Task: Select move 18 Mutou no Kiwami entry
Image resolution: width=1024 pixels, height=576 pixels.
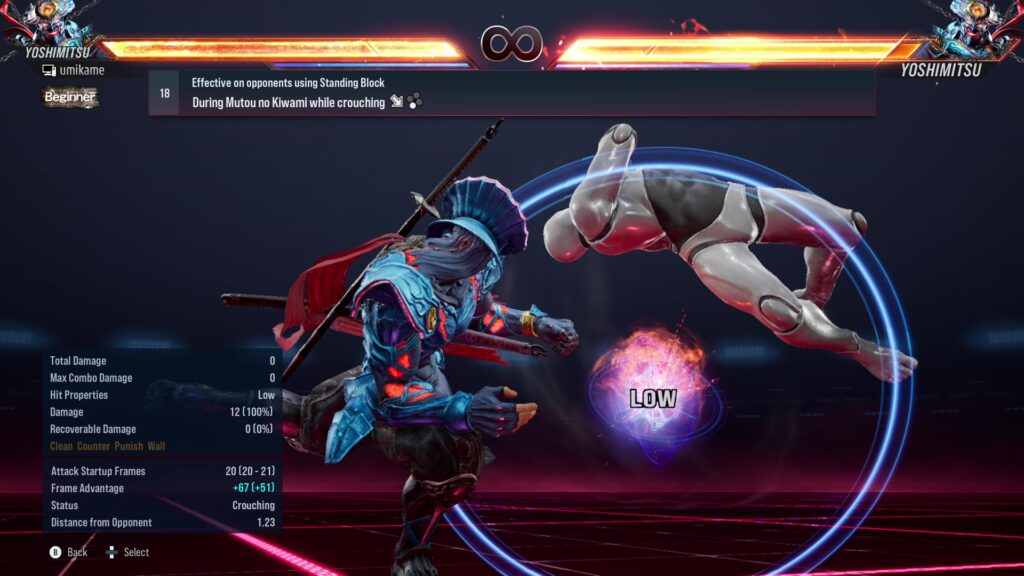Action: [510, 93]
